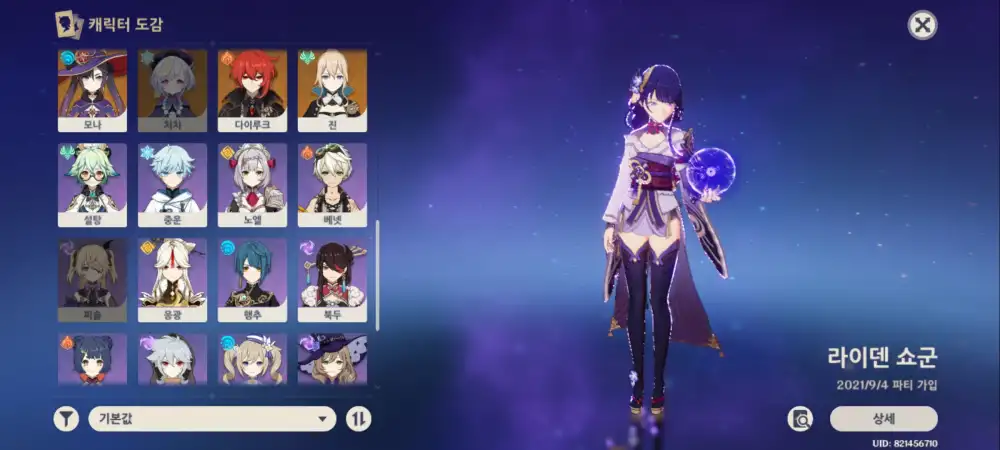Open the 설탕 character entry
Image resolution: width=1000 pixels, height=450 pixels.
click(x=91, y=185)
